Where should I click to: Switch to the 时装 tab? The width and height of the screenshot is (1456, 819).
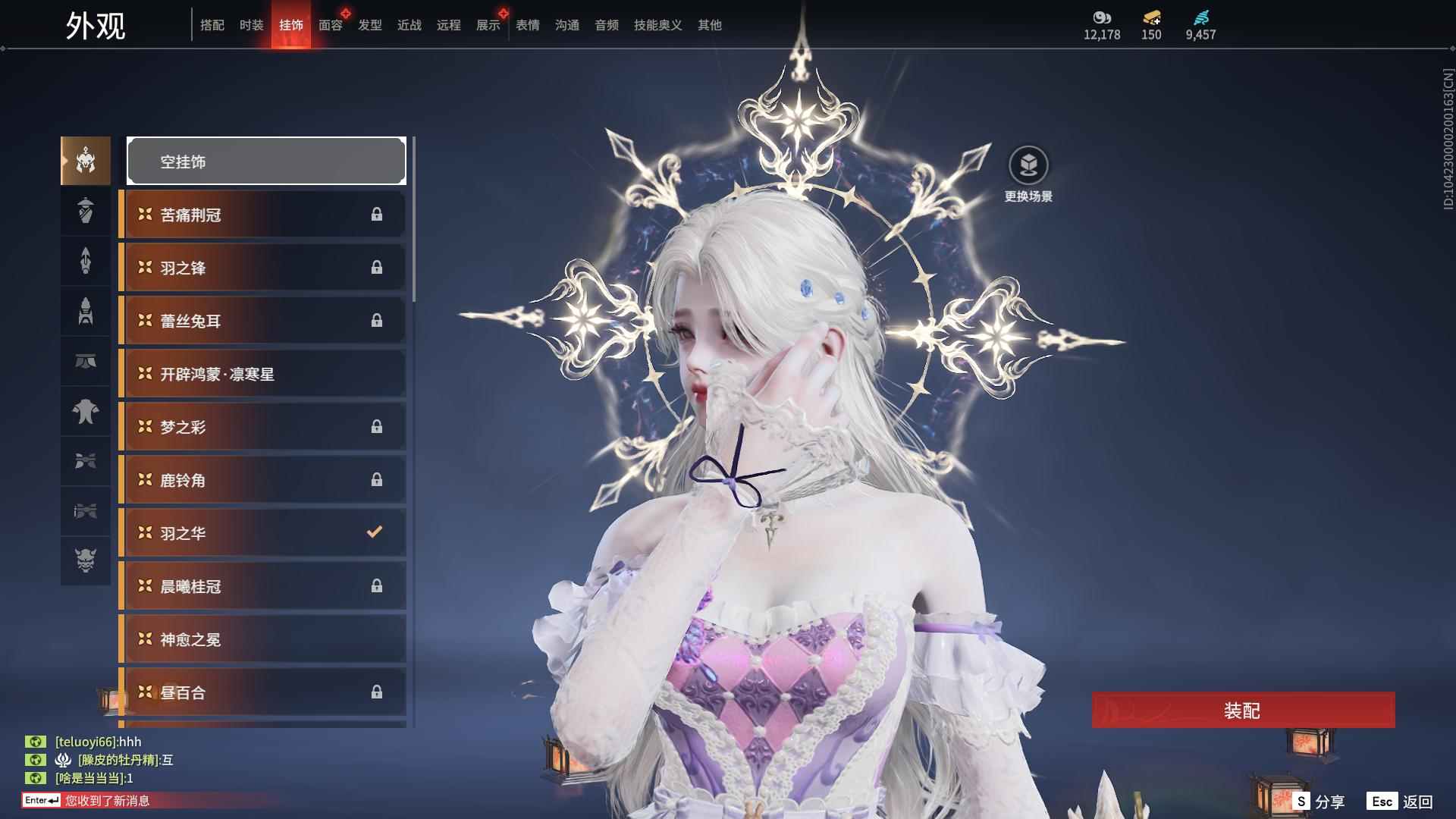click(252, 26)
